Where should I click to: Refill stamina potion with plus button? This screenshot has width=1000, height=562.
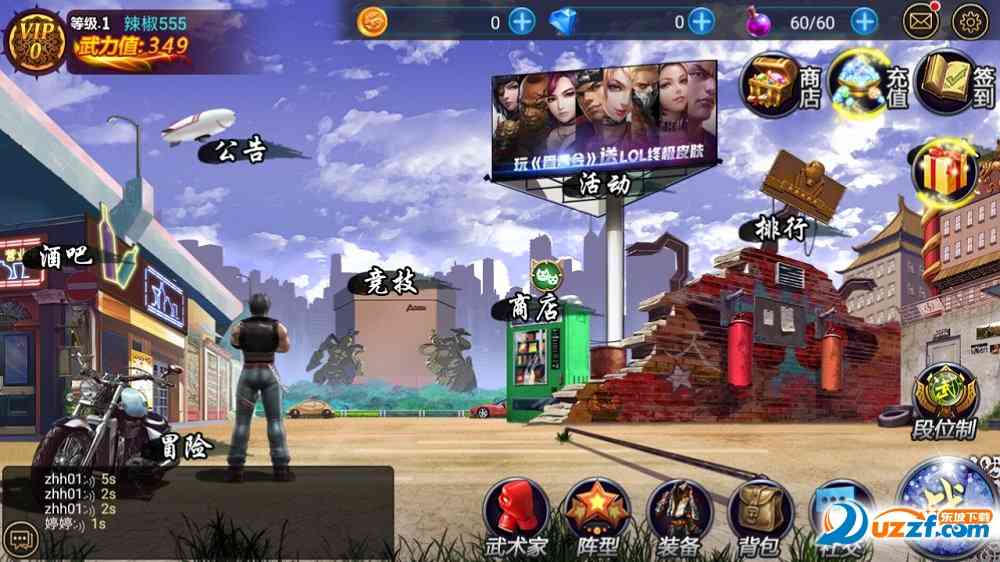tap(864, 21)
